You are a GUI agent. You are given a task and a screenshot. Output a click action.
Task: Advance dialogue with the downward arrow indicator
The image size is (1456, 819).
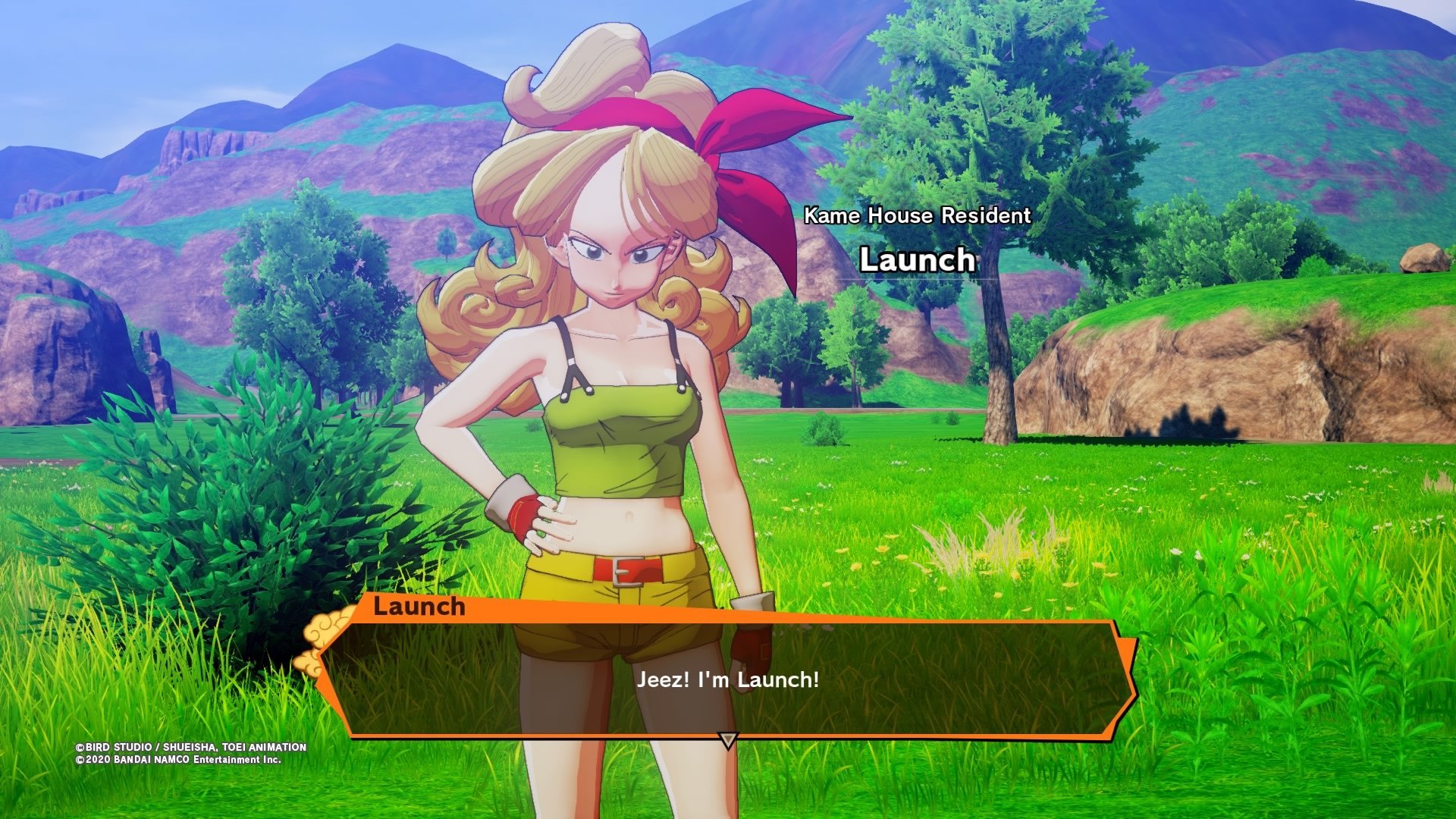pyautogui.click(x=728, y=739)
